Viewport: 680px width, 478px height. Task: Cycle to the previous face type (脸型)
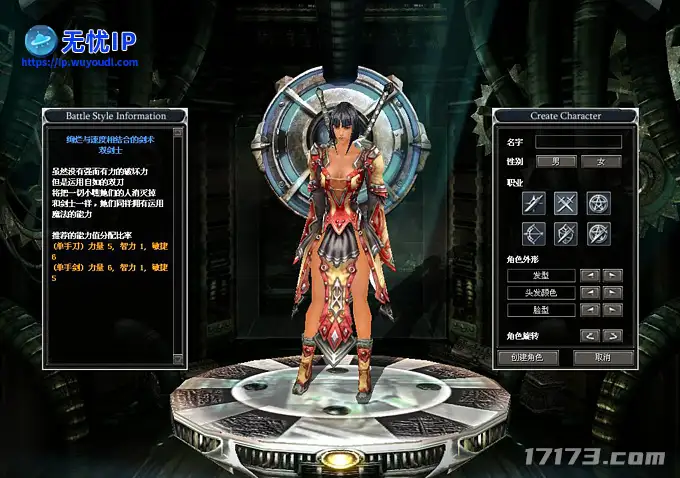point(590,310)
